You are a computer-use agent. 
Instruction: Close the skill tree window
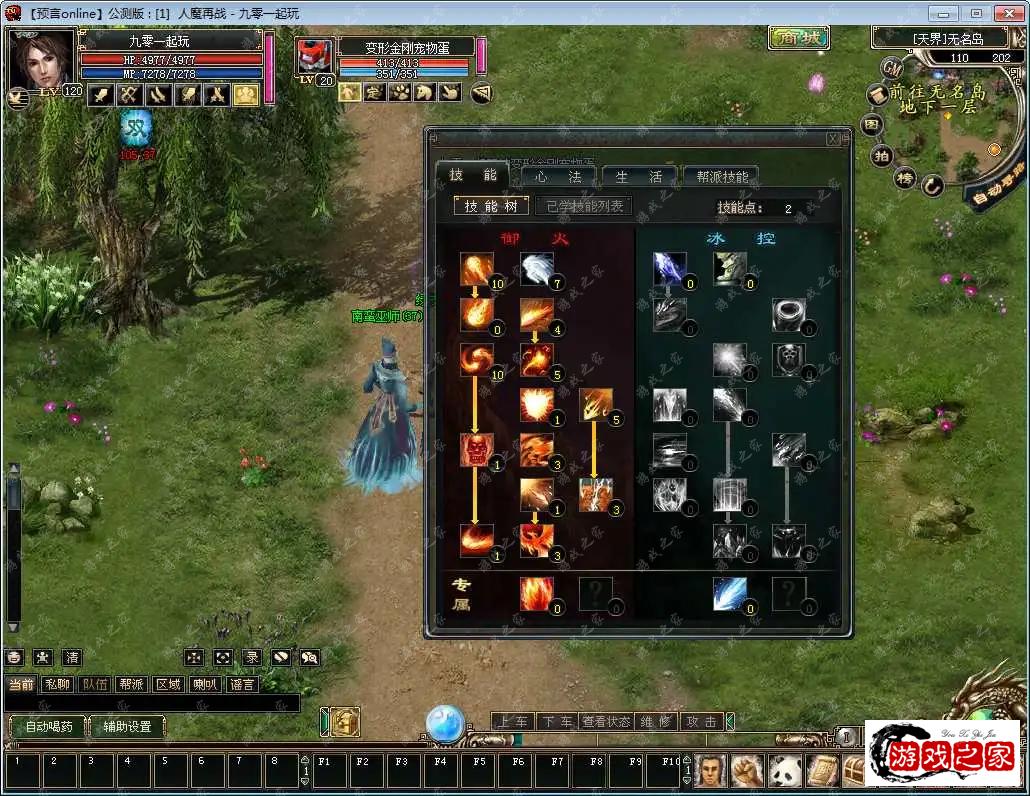833,139
